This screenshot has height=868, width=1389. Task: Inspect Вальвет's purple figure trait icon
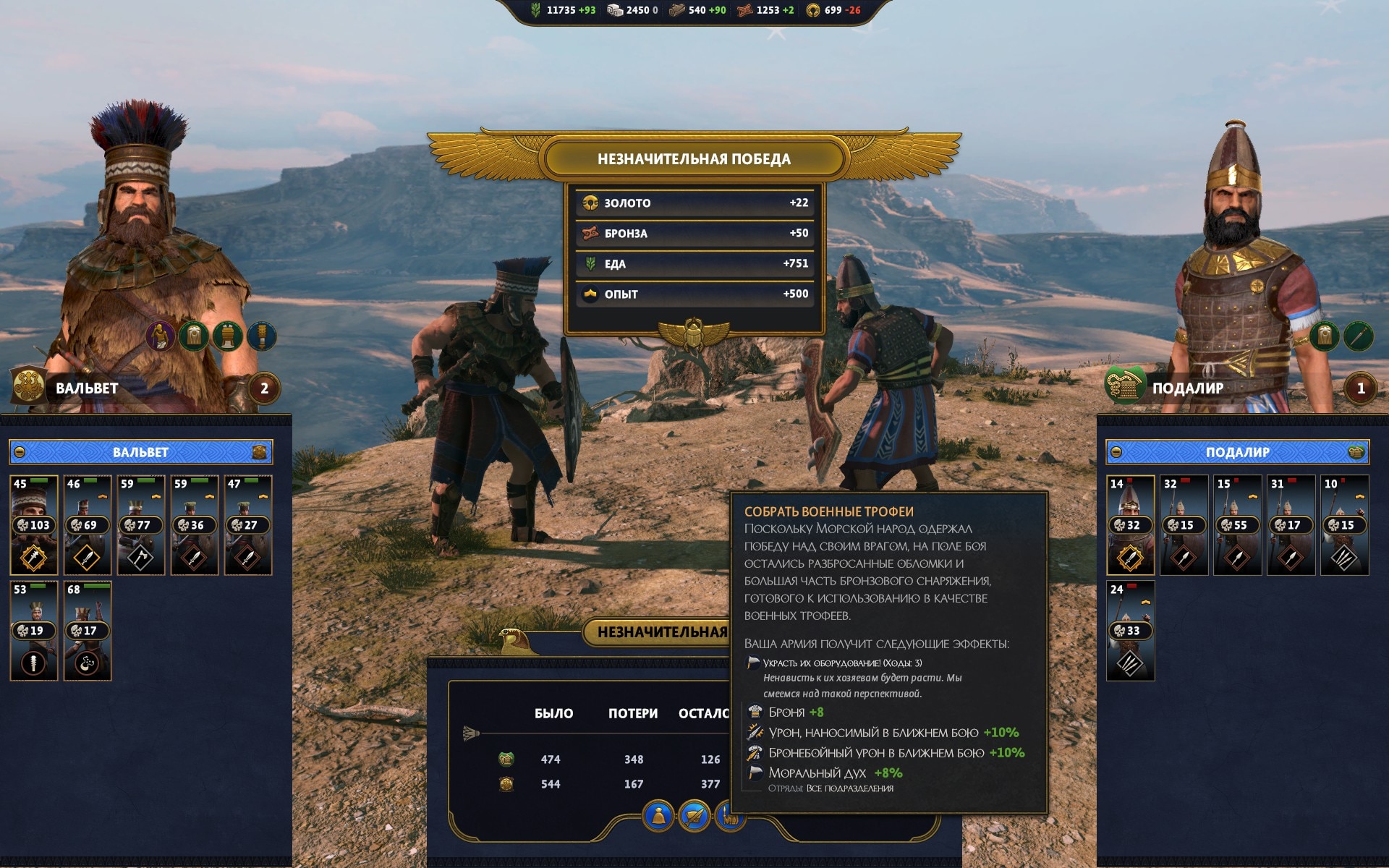pos(160,336)
